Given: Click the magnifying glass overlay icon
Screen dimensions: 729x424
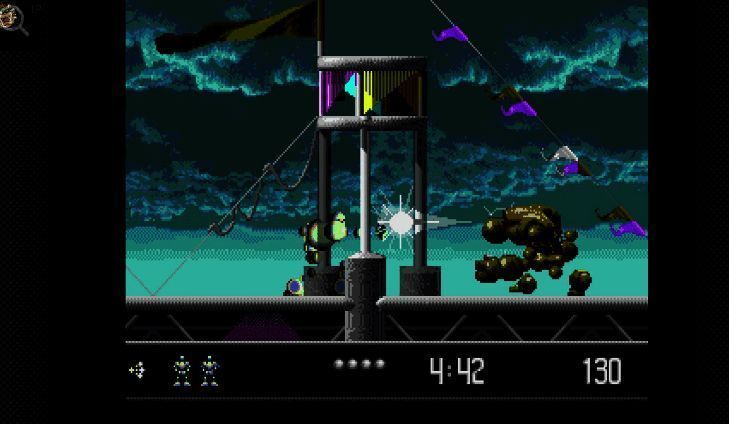Looking at the screenshot, I should [x=13, y=18].
